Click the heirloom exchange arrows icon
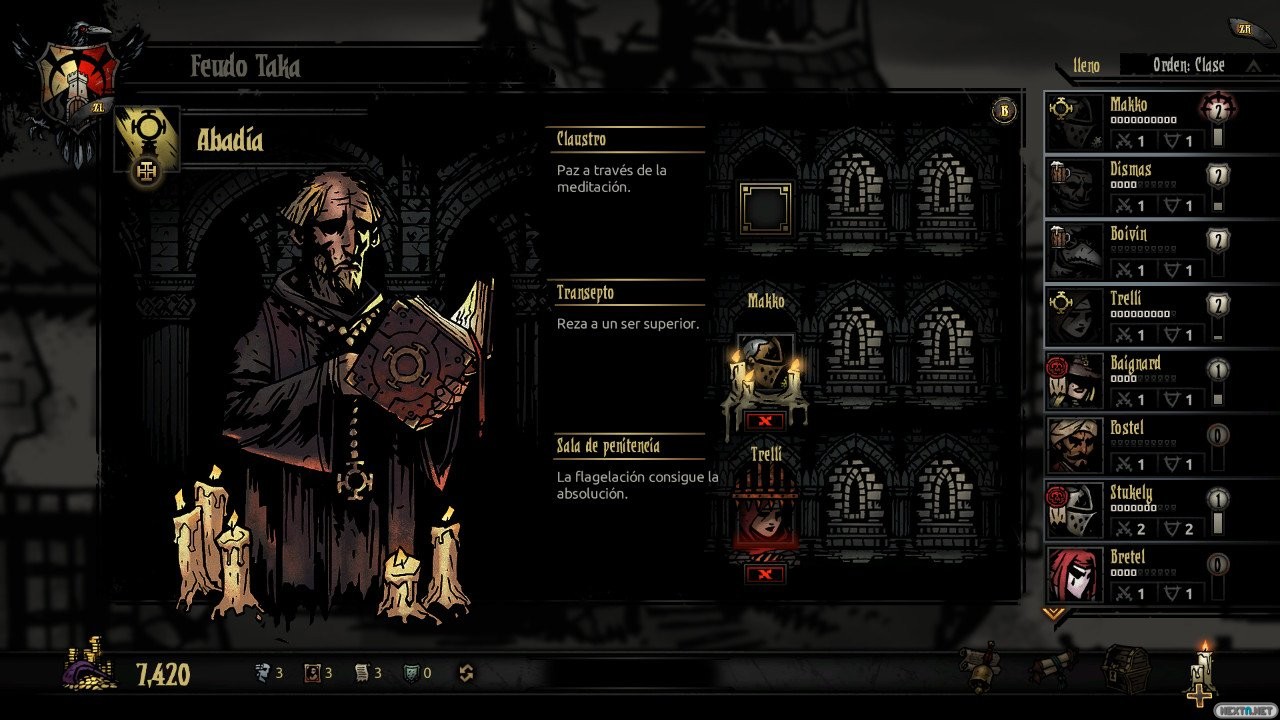Image resolution: width=1280 pixels, height=720 pixels. [466, 673]
